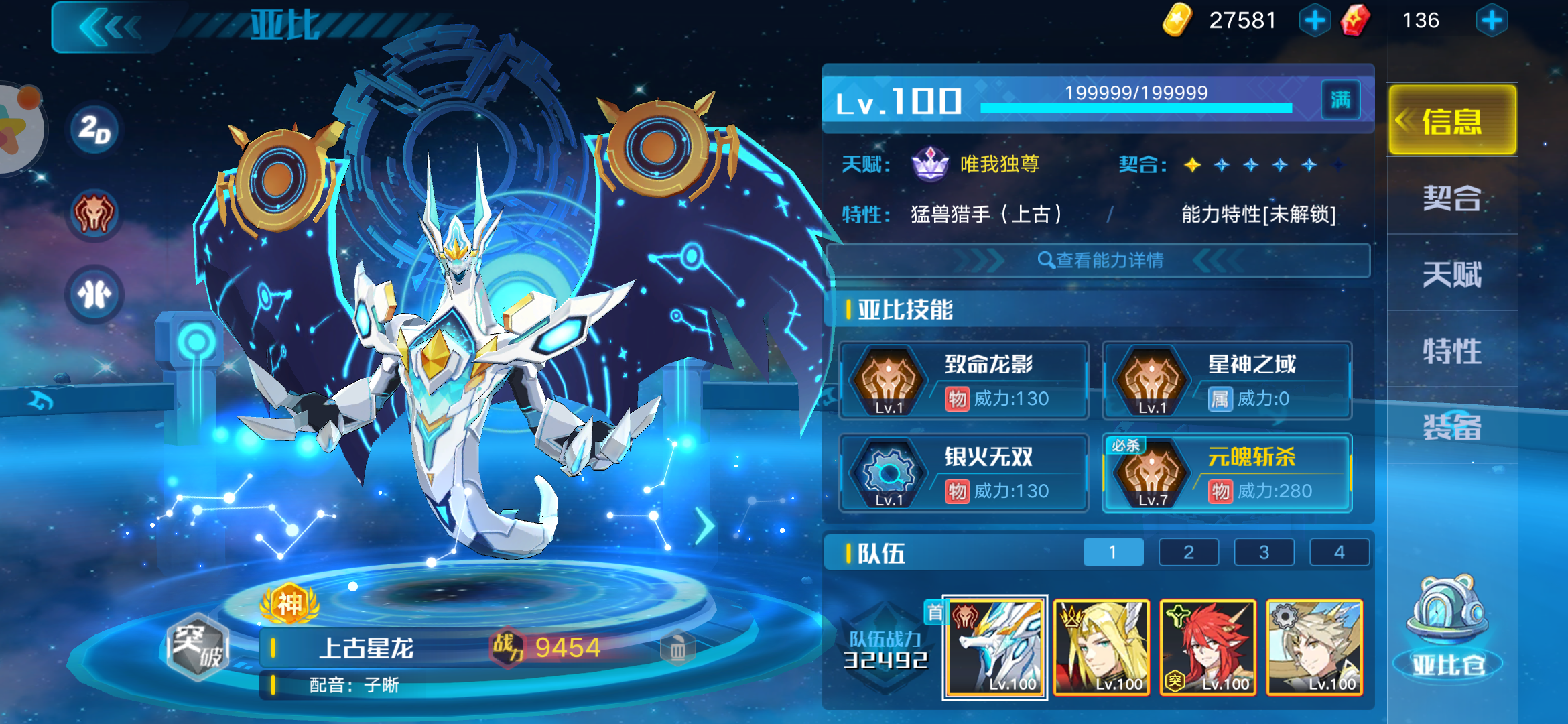Select team number 2
The height and width of the screenshot is (724, 1568).
tap(1188, 552)
